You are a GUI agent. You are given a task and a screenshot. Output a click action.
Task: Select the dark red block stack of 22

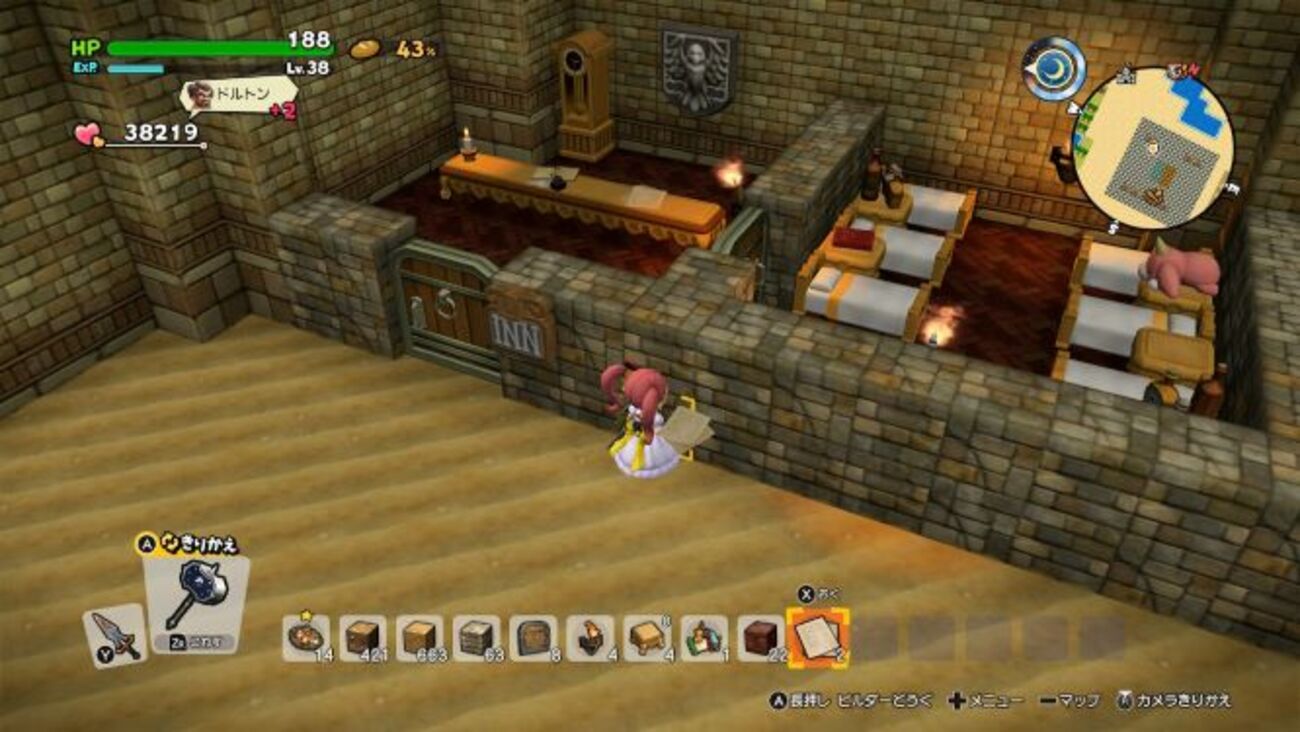click(x=761, y=637)
